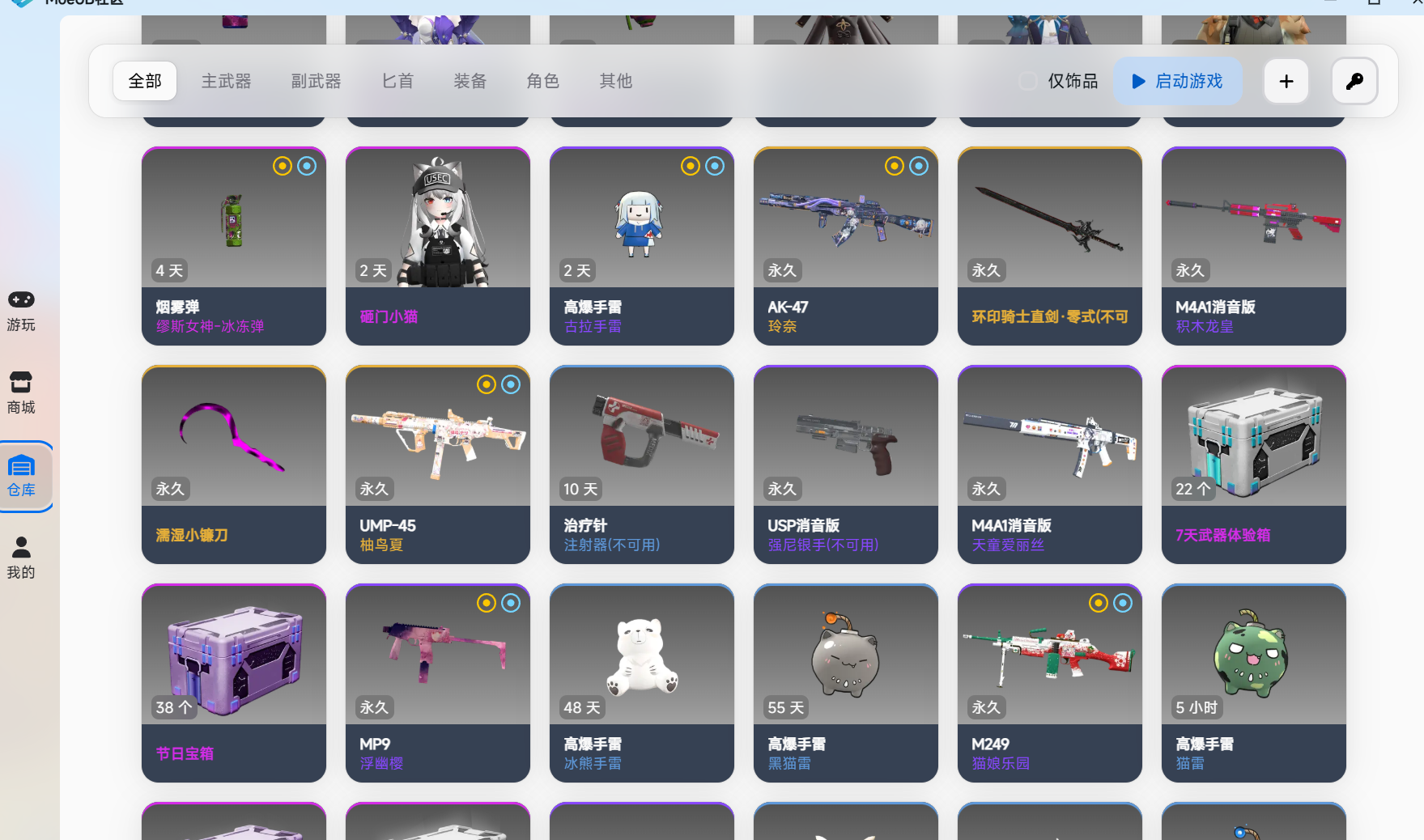Click the yellow team badge on 烟雾弹 card

282,166
